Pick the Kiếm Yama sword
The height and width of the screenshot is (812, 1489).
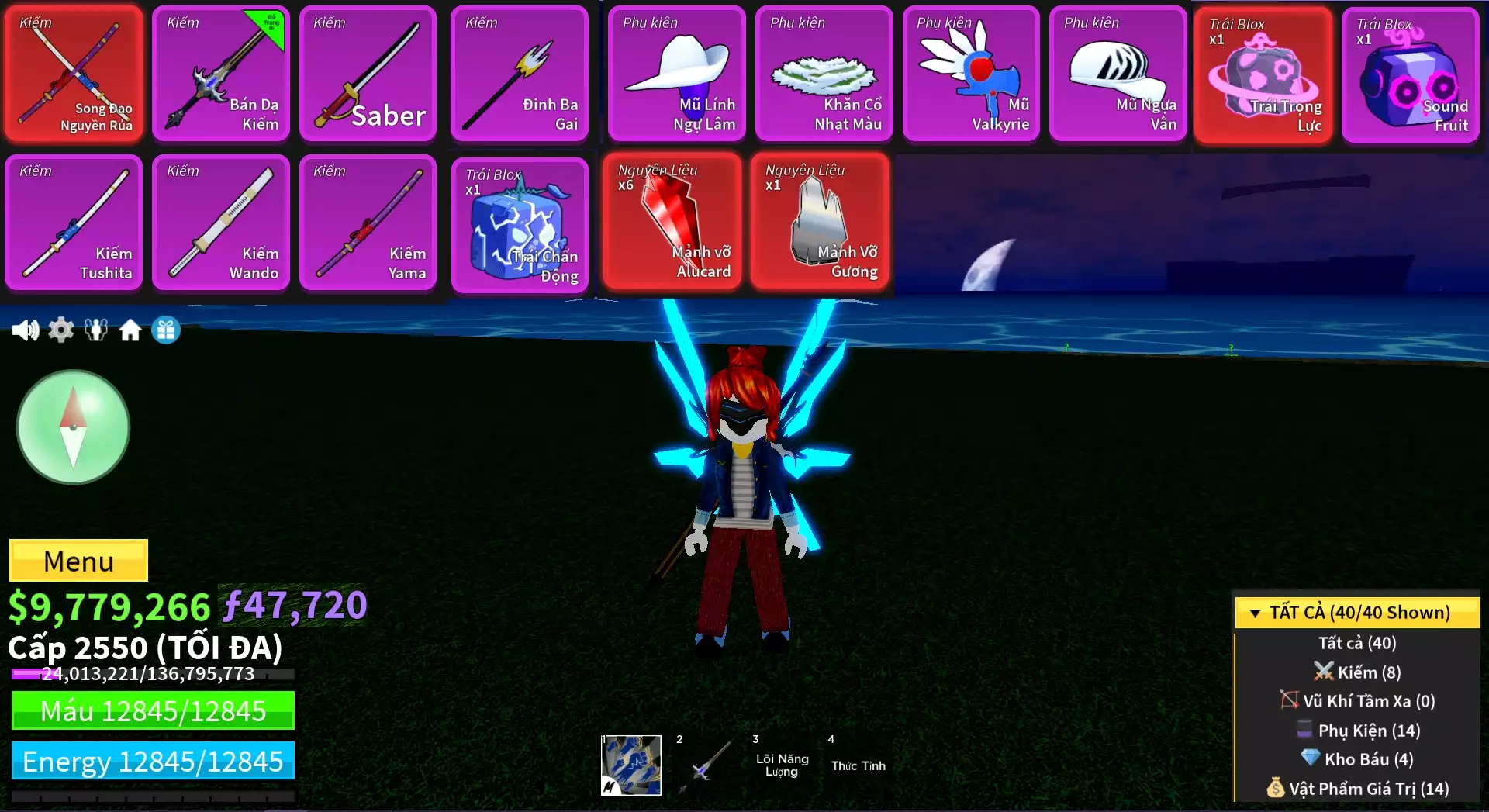(368, 223)
